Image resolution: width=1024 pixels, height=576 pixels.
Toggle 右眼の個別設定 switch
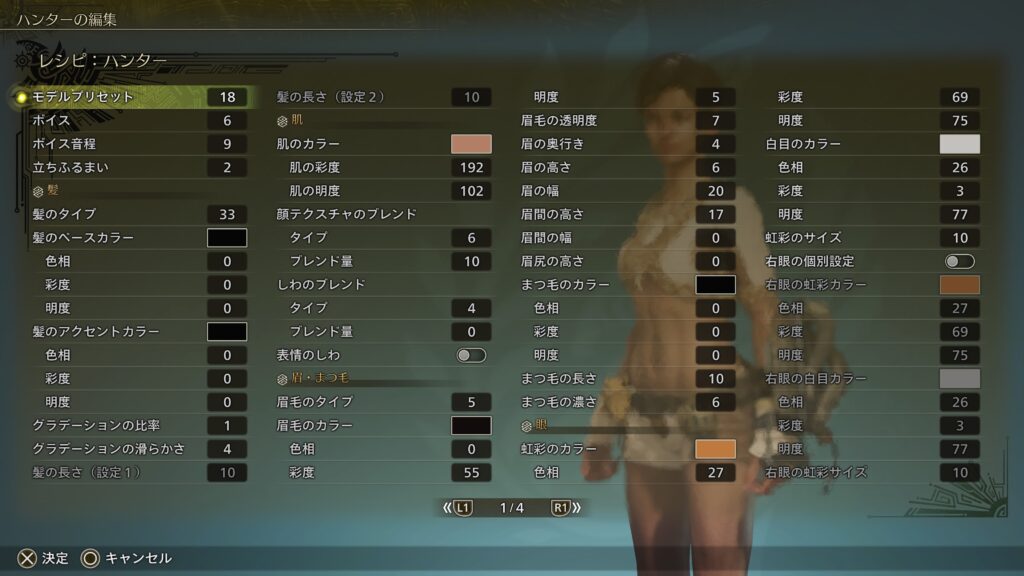pos(959,261)
